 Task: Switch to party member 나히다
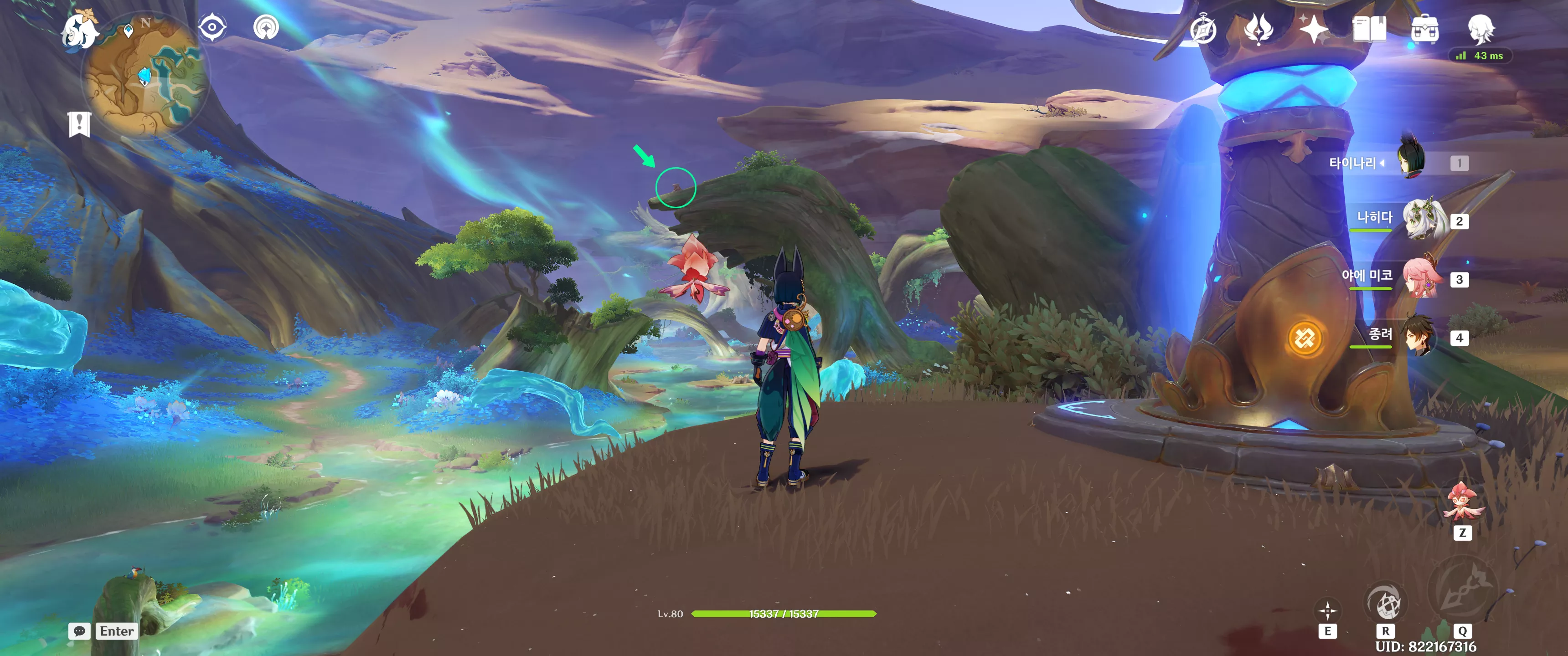(x=1423, y=219)
